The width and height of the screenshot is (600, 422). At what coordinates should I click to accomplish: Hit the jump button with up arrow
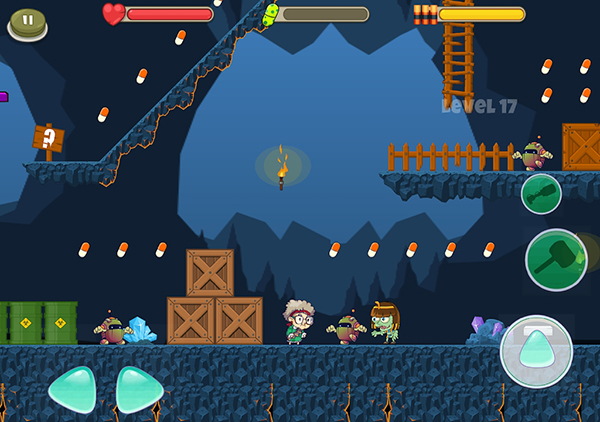click(x=536, y=351)
